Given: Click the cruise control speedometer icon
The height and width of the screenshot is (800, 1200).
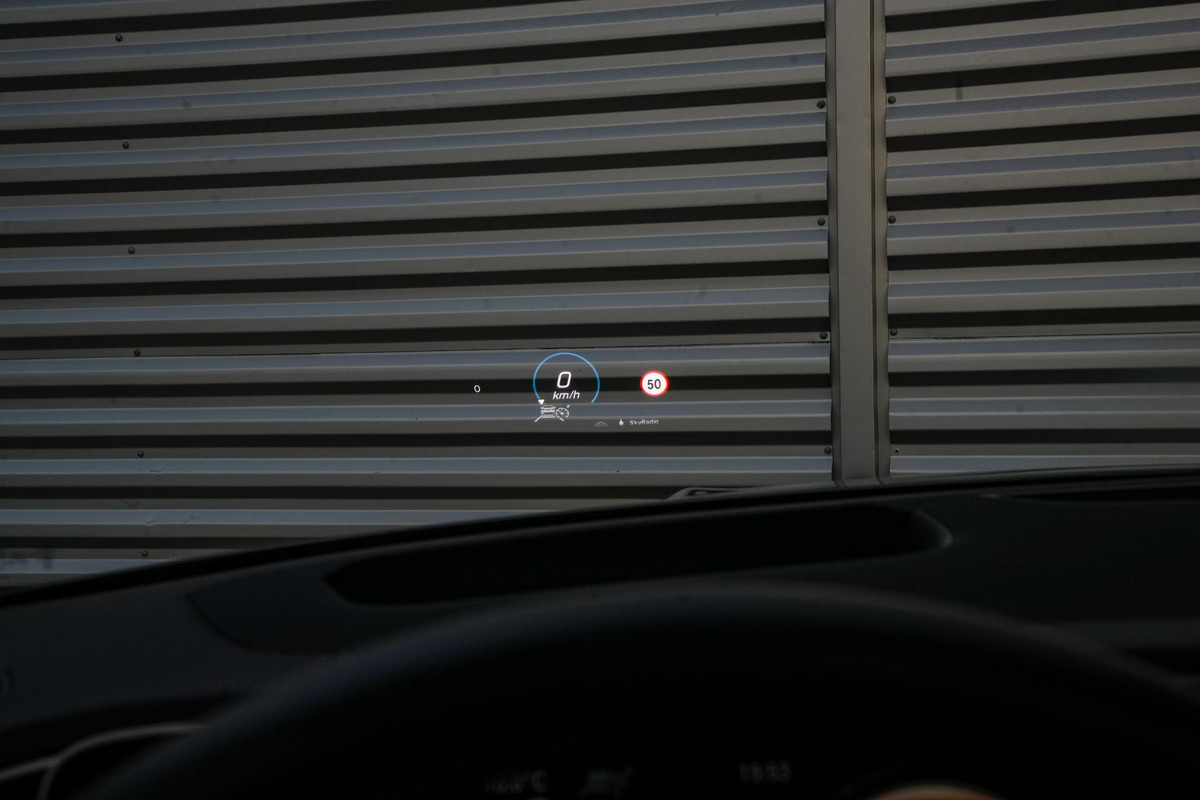Looking at the screenshot, I should pos(563,413).
